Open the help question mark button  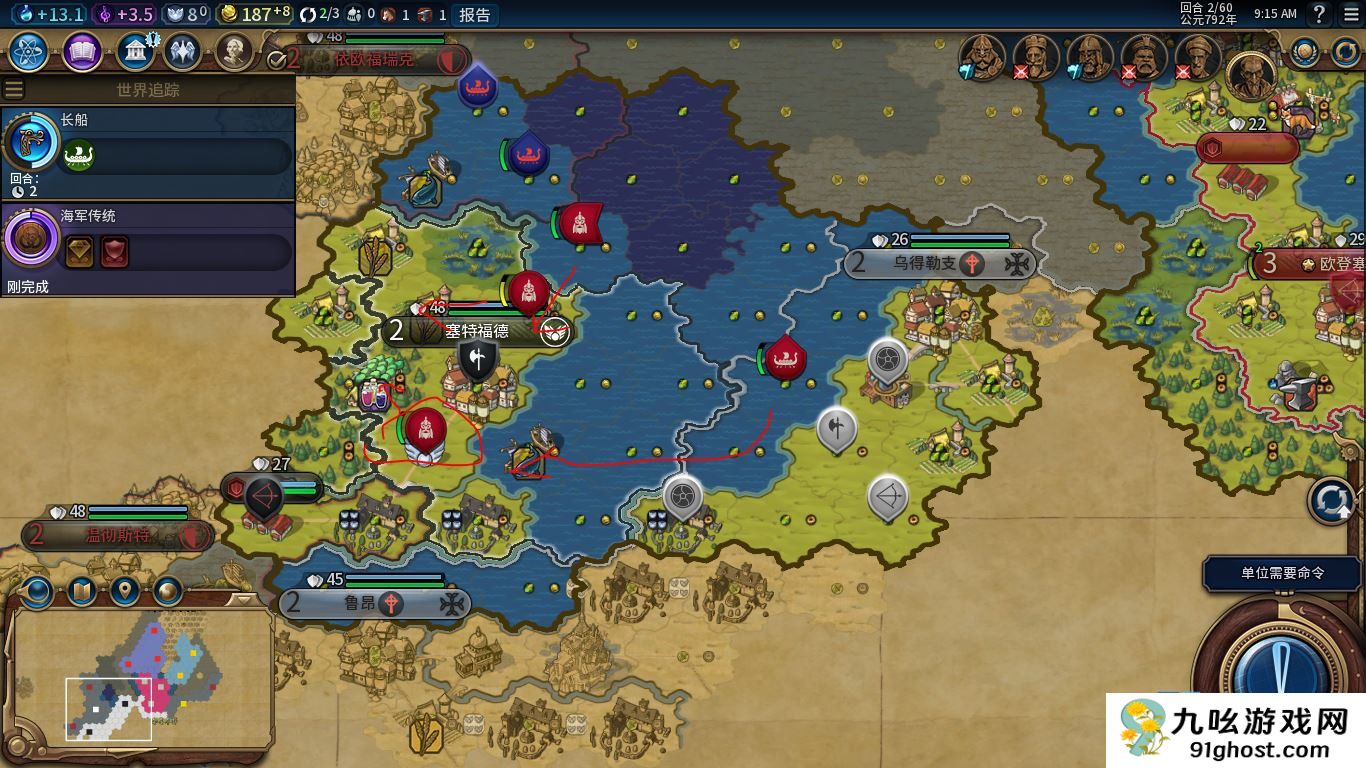(x=1319, y=14)
